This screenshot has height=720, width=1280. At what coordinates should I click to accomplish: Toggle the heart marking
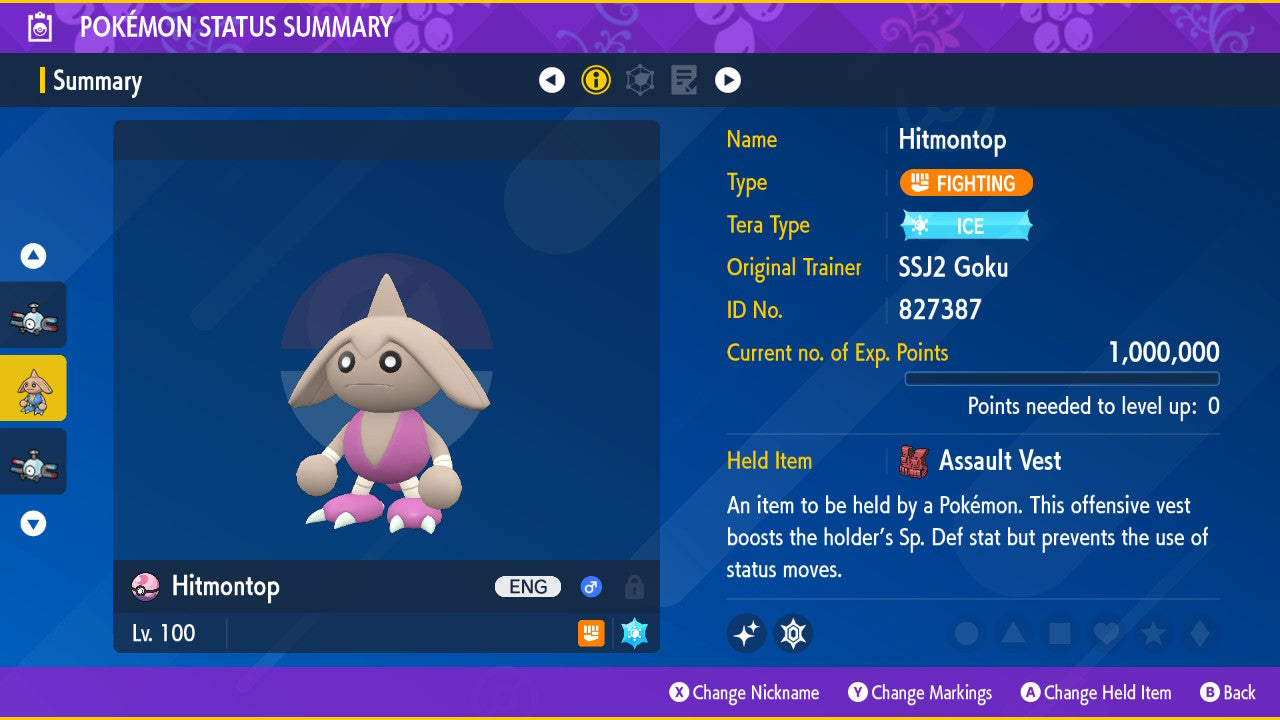tap(1105, 633)
